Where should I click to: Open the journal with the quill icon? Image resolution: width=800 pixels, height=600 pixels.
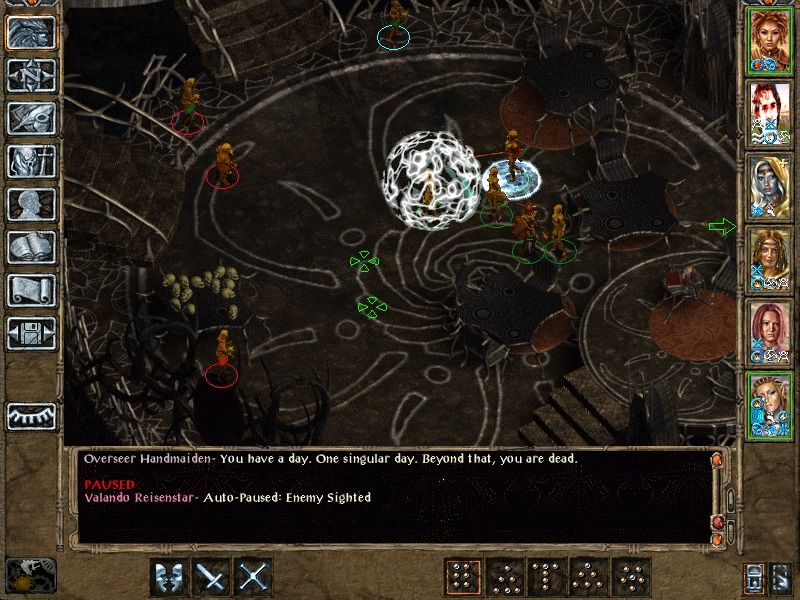coord(31,118)
